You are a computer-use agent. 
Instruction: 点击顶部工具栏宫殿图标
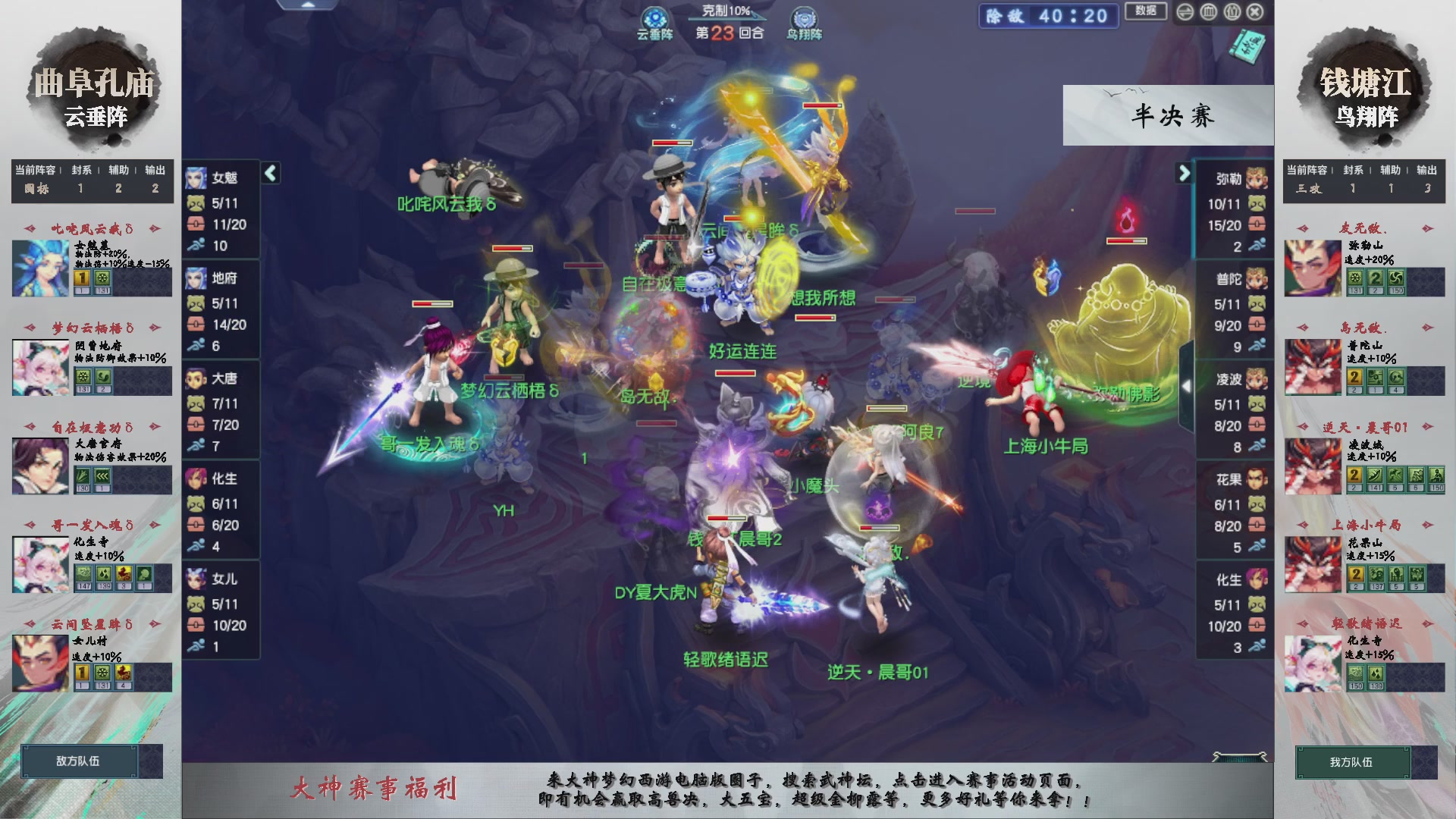pyautogui.click(x=1208, y=11)
